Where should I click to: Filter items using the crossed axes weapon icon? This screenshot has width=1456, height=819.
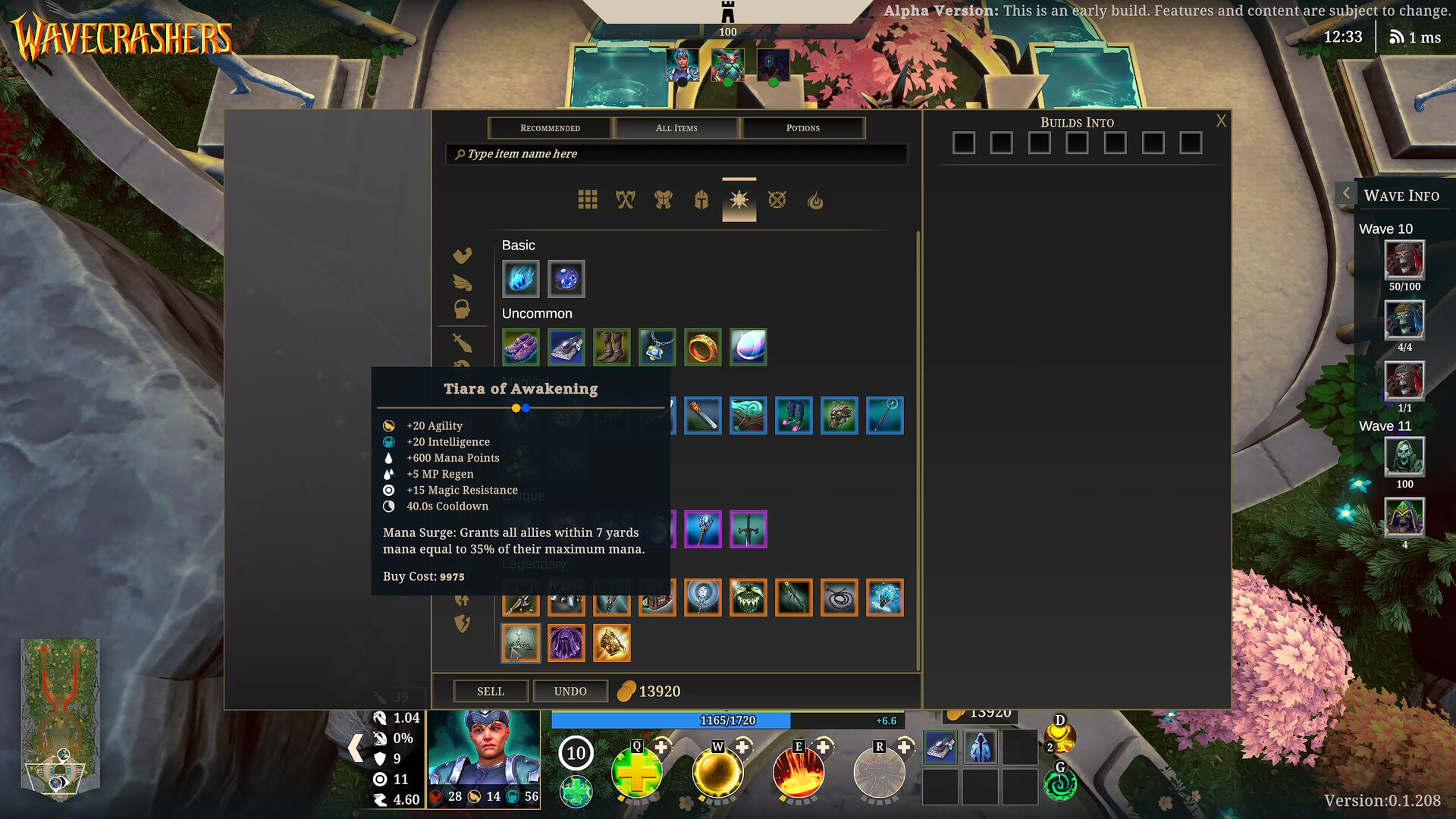tap(626, 200)
